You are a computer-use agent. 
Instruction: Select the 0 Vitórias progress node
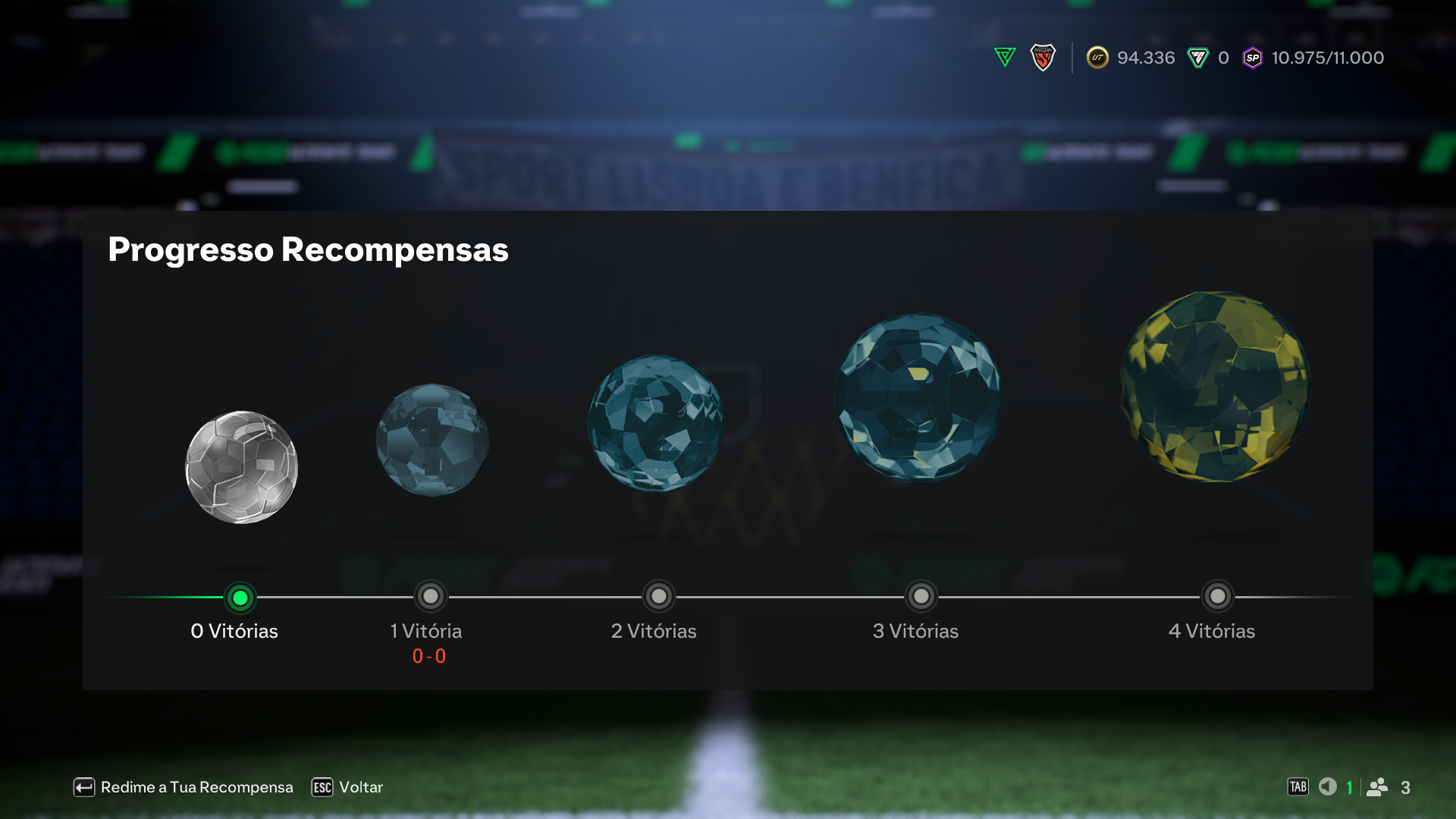[240, 598]
